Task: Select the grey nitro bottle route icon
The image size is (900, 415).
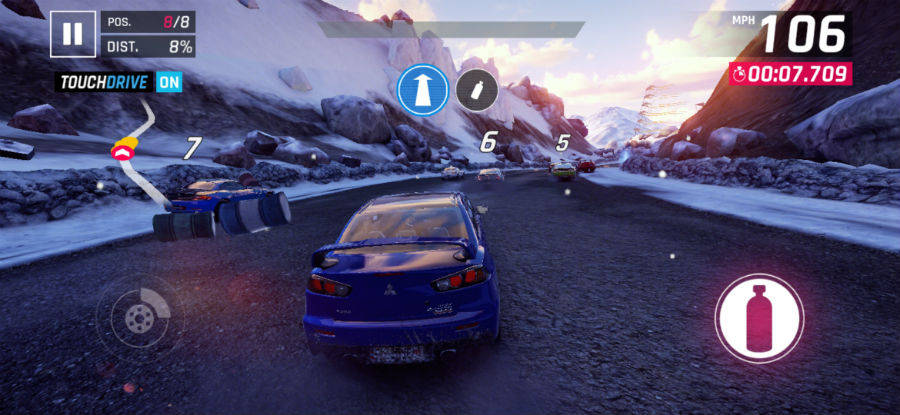Action: click(x=477, y=90)
